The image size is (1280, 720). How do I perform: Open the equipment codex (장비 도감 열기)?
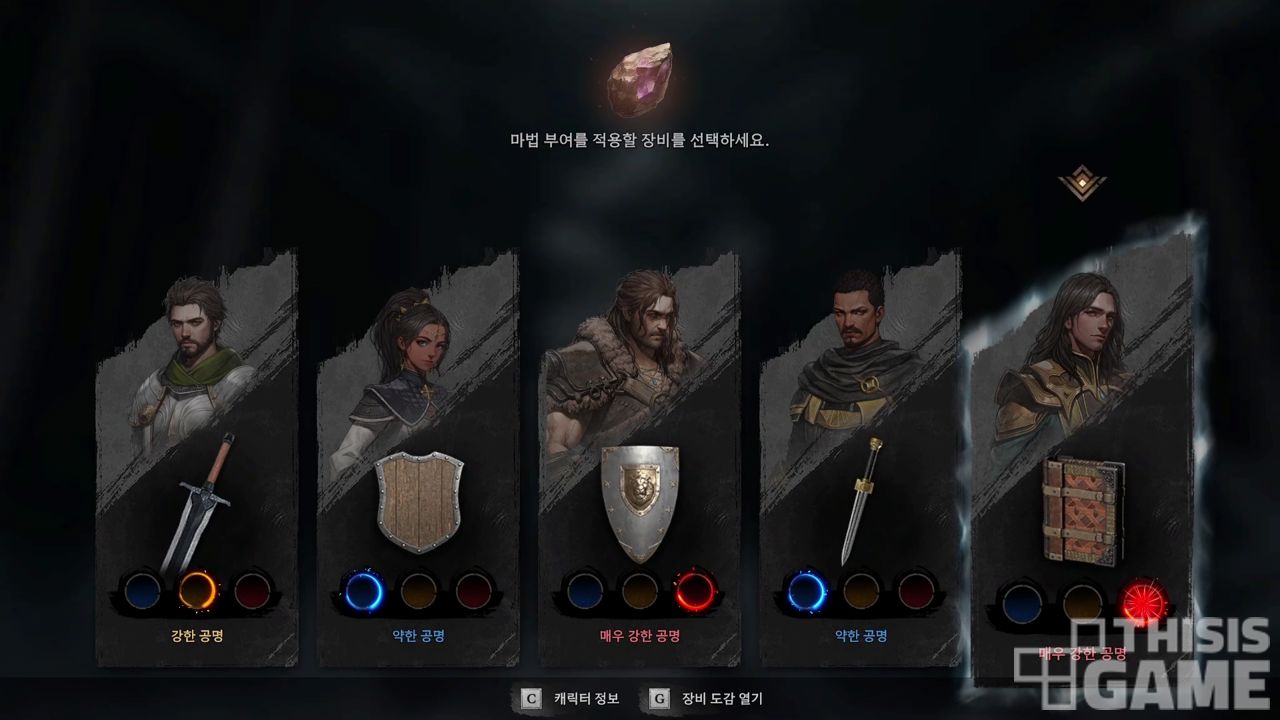click(x=706, y=699)
